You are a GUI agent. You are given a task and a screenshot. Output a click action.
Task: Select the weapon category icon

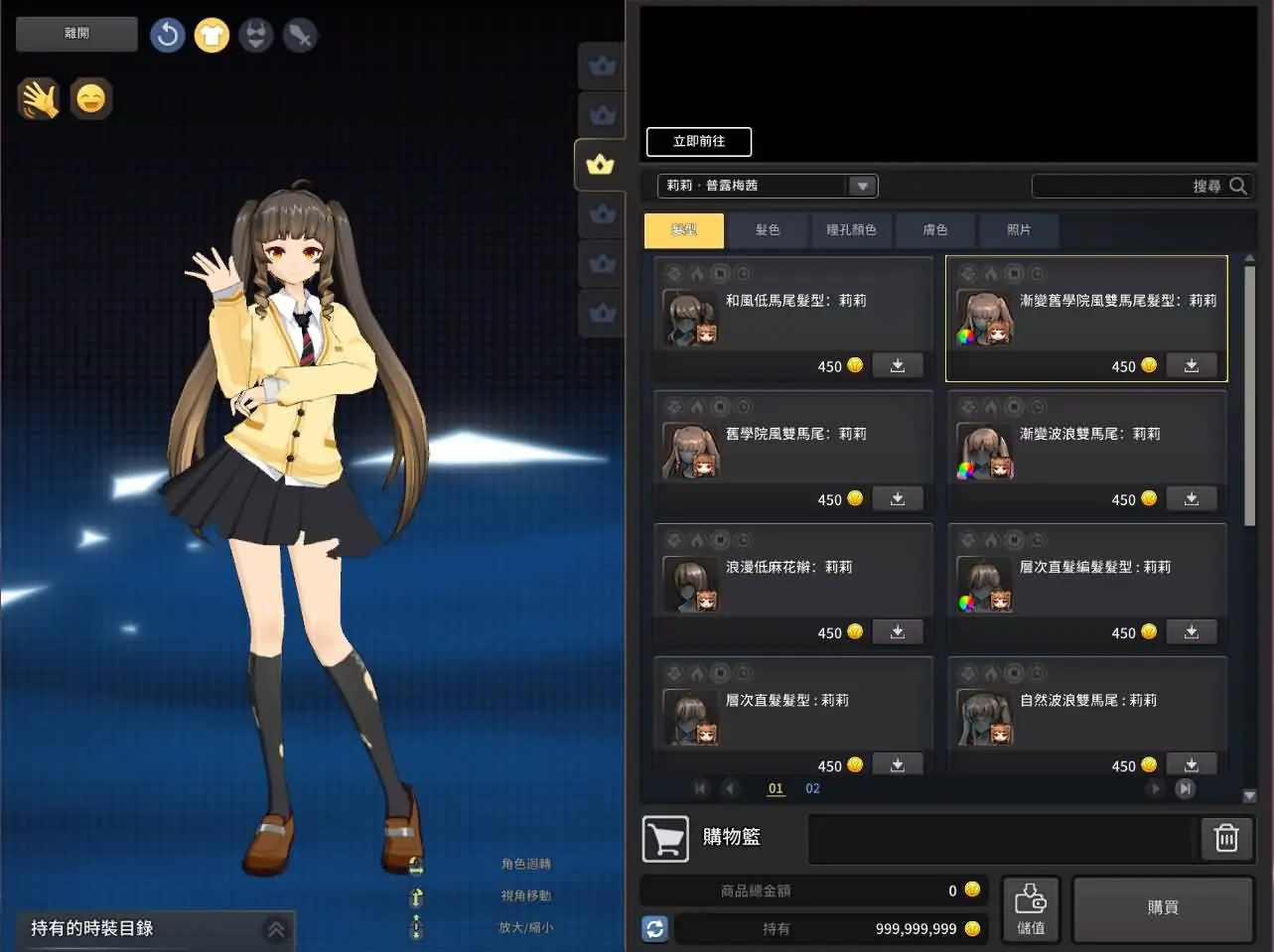coord(300,33)
